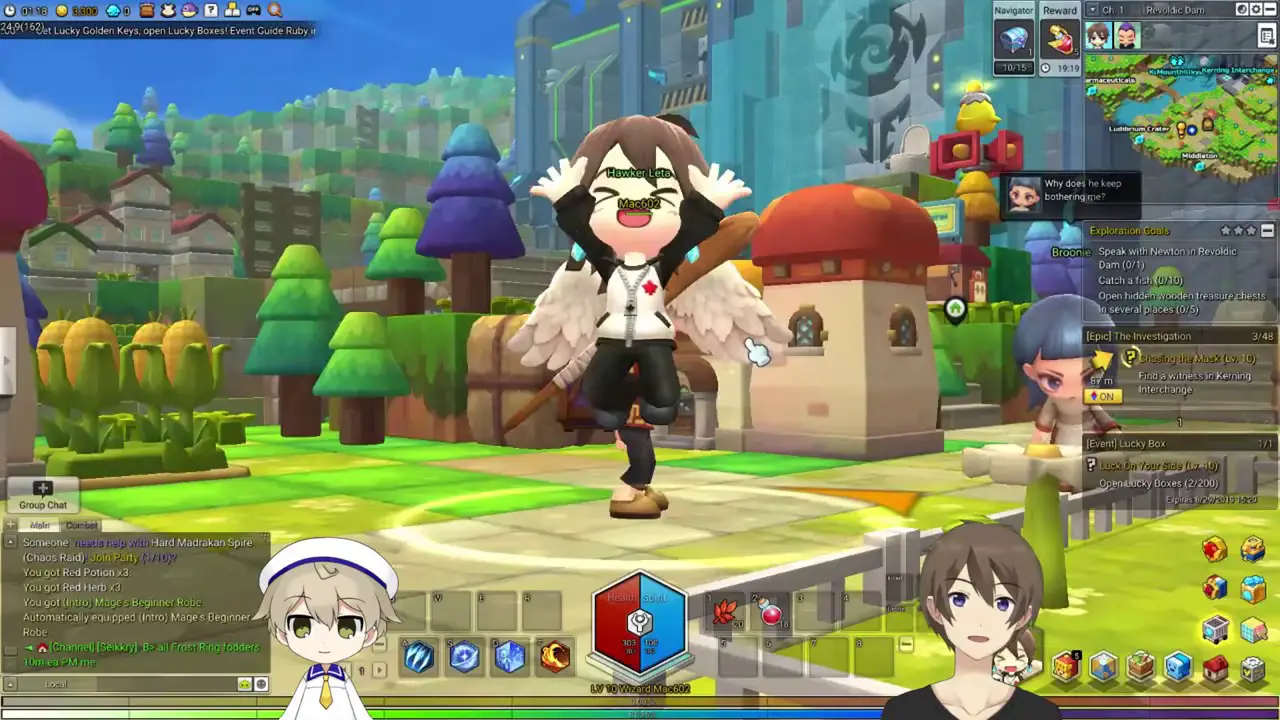This screenshot has height=720, width=1280.
Task: Use the Red Herb leaf slot
Action: (x=724, y=613)
